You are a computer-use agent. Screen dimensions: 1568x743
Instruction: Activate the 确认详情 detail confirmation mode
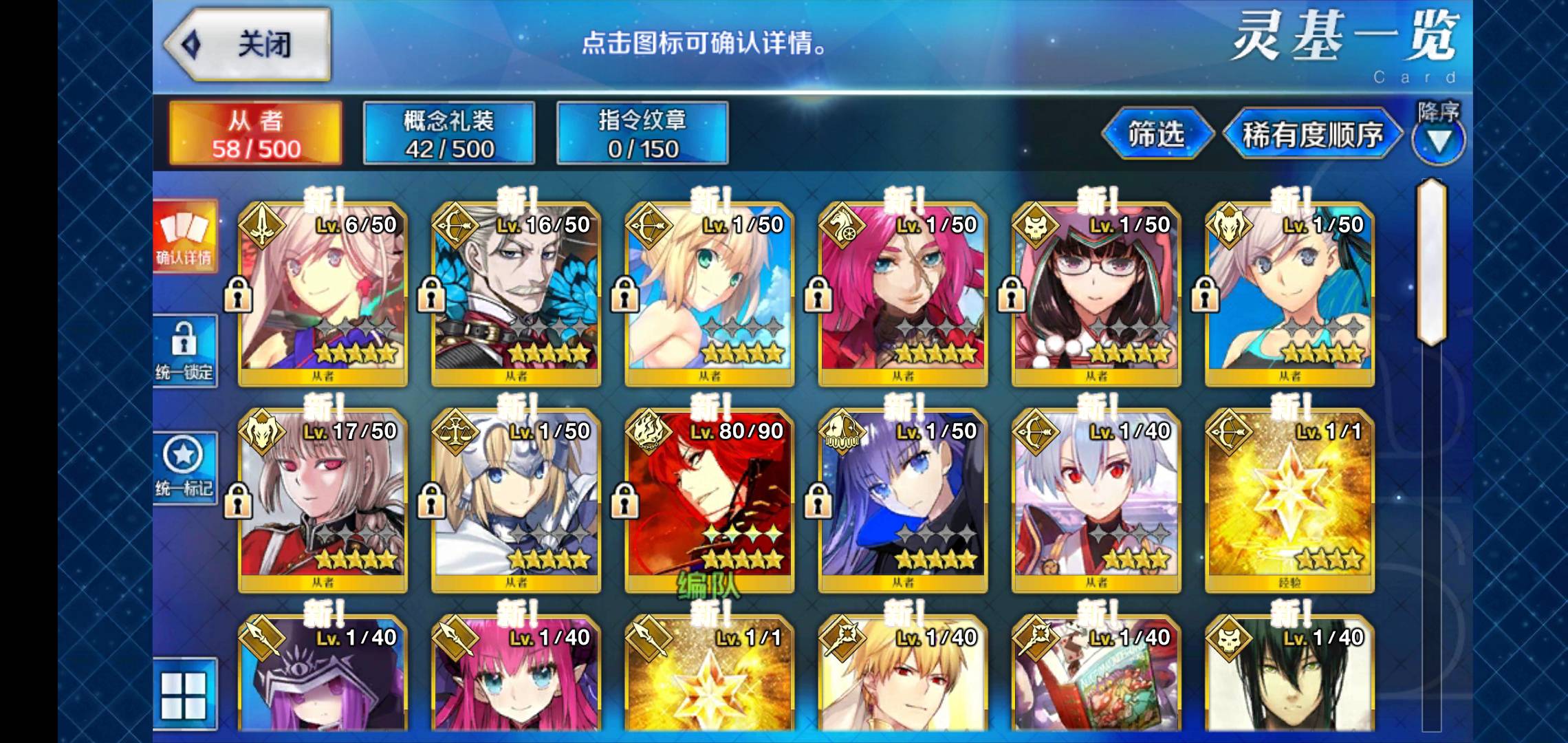(x=184, y=236)
